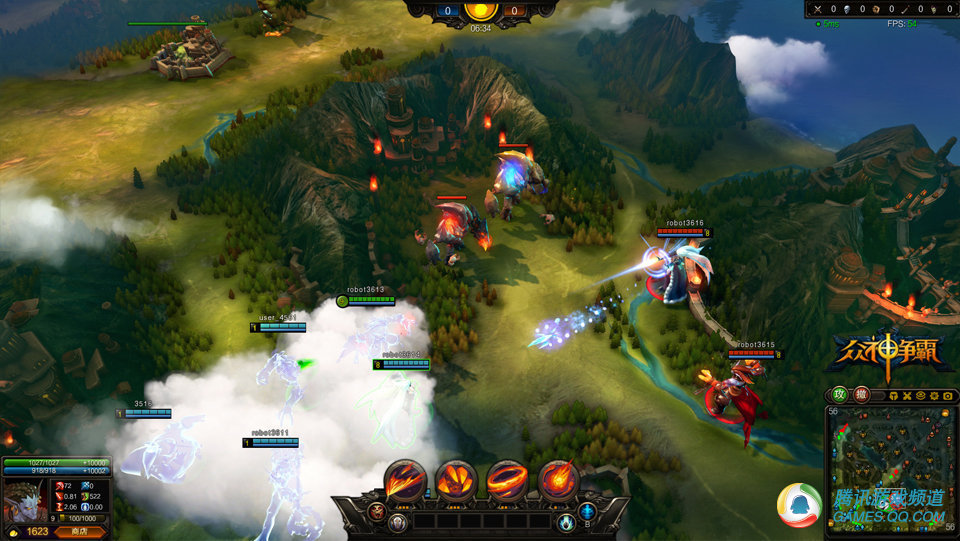This screenshot has height=541, width=960.
Task: Select the armored figure summoner spell
Action: (x=399, y=522)
